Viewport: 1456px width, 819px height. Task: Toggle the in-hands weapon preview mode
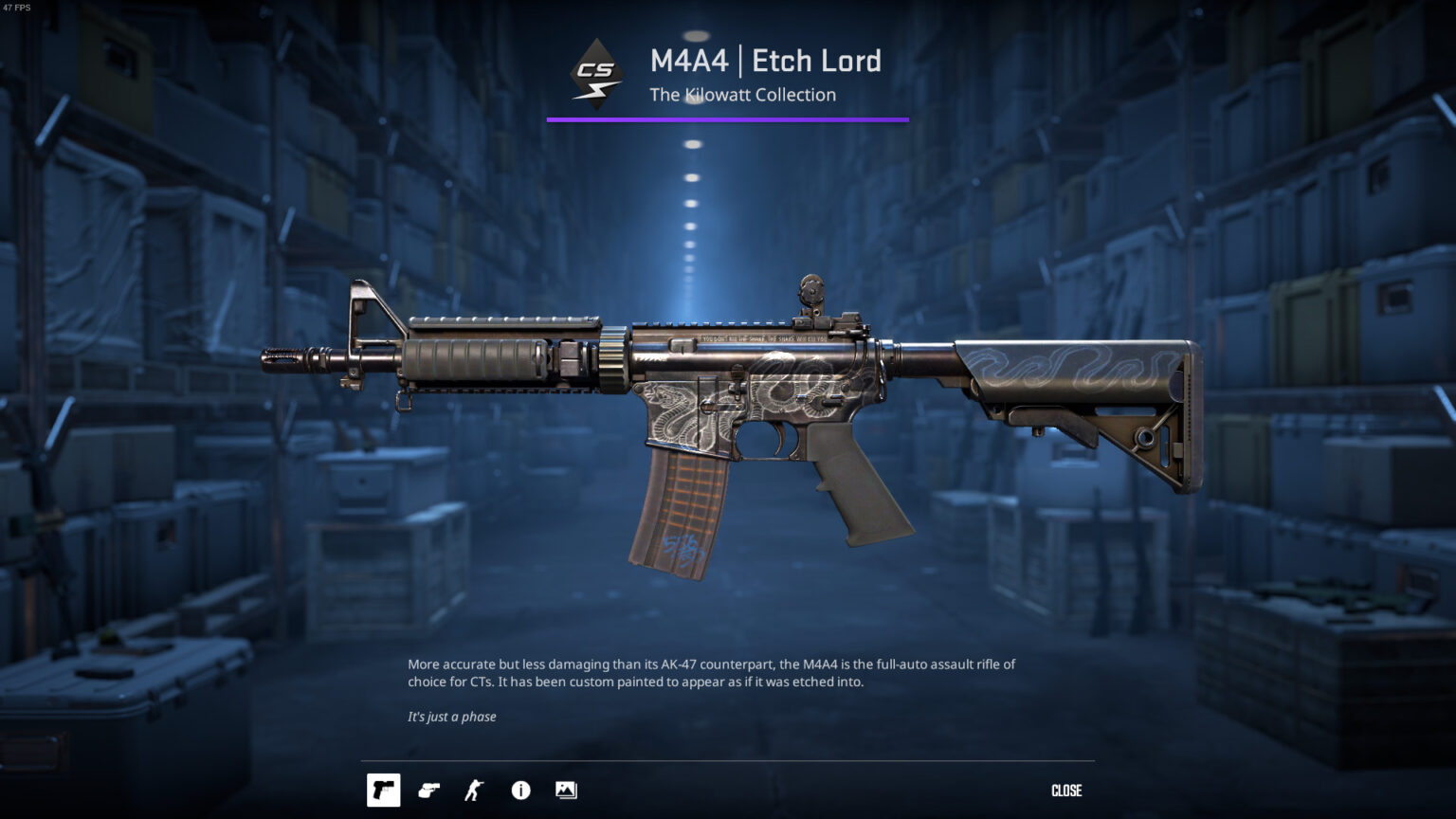(429, 790)
